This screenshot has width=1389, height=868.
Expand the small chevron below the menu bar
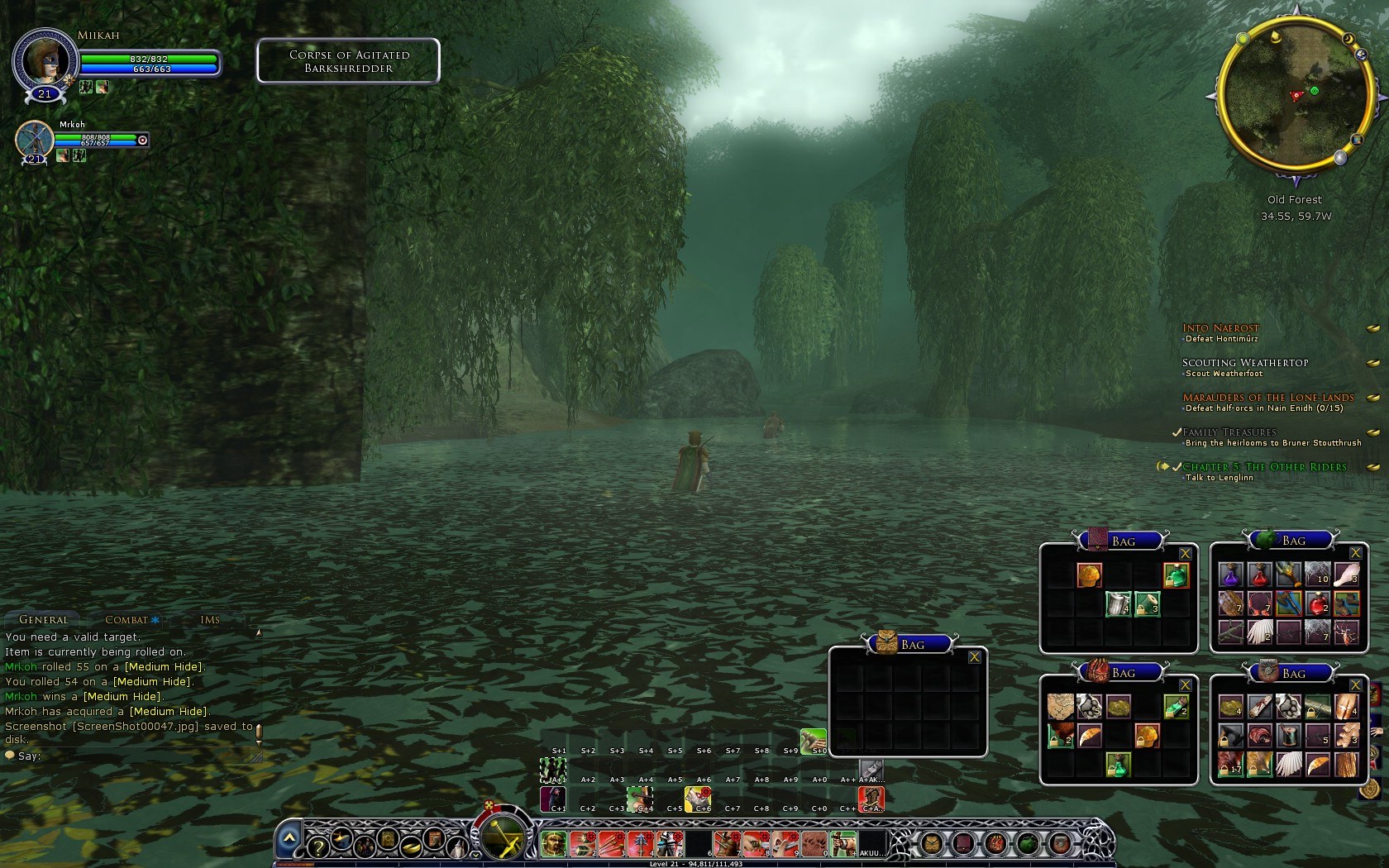(x=475, y=855)
